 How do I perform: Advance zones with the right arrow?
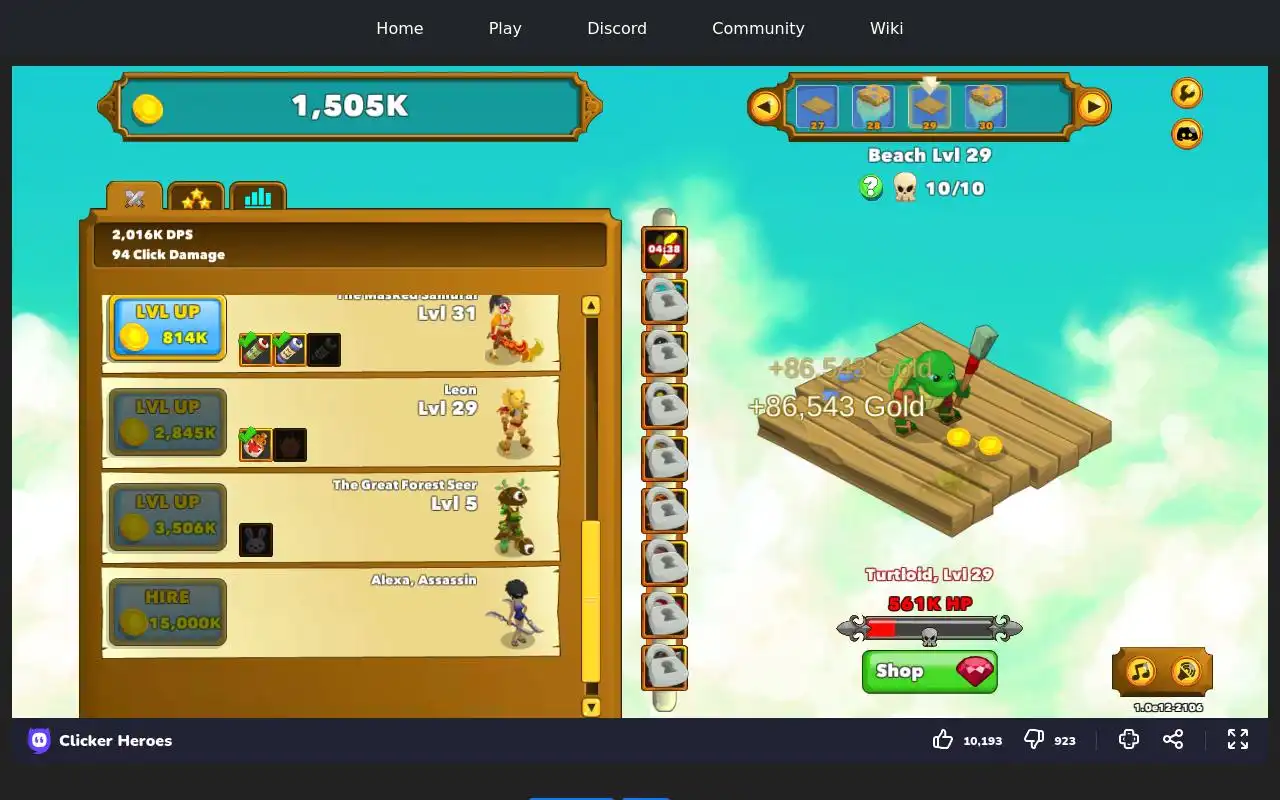[x=1093, y=106]
